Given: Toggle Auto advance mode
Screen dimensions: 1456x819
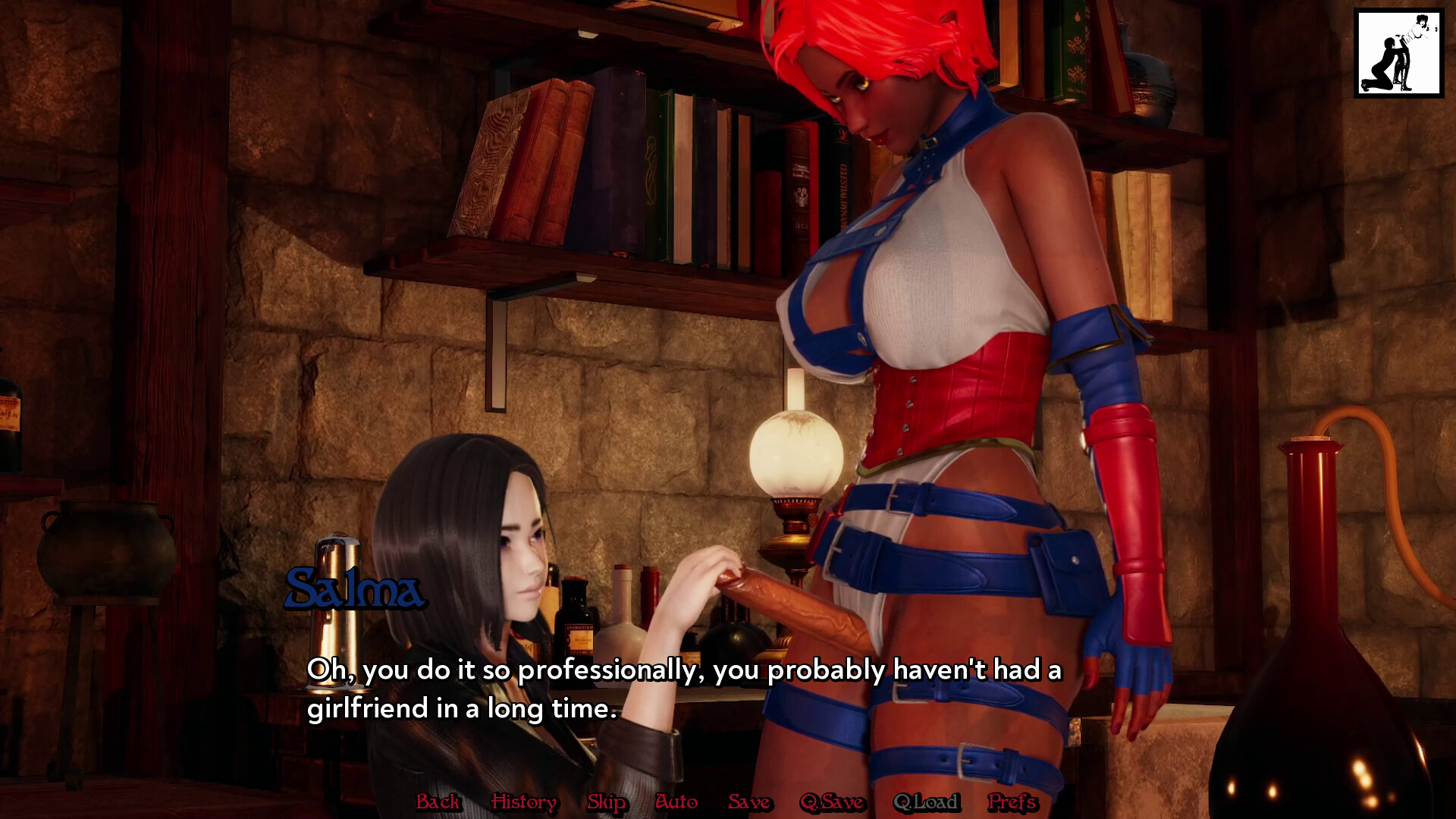Looking at the screenshot, I should (x=676, y=802).
